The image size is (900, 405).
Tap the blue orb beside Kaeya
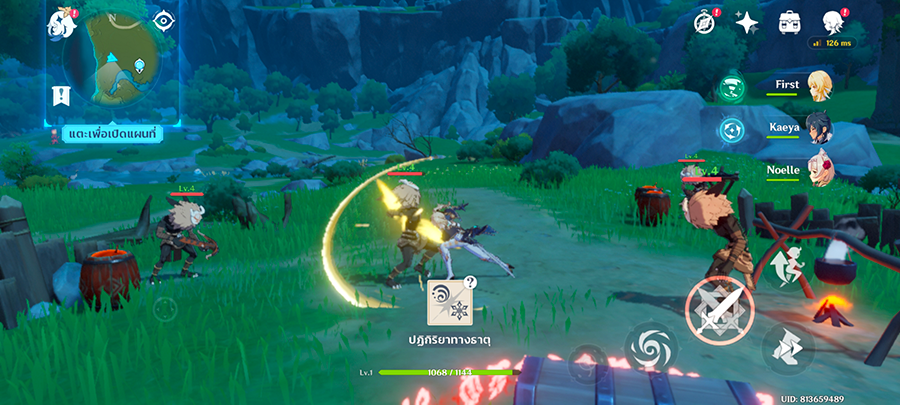pos(731,130)
